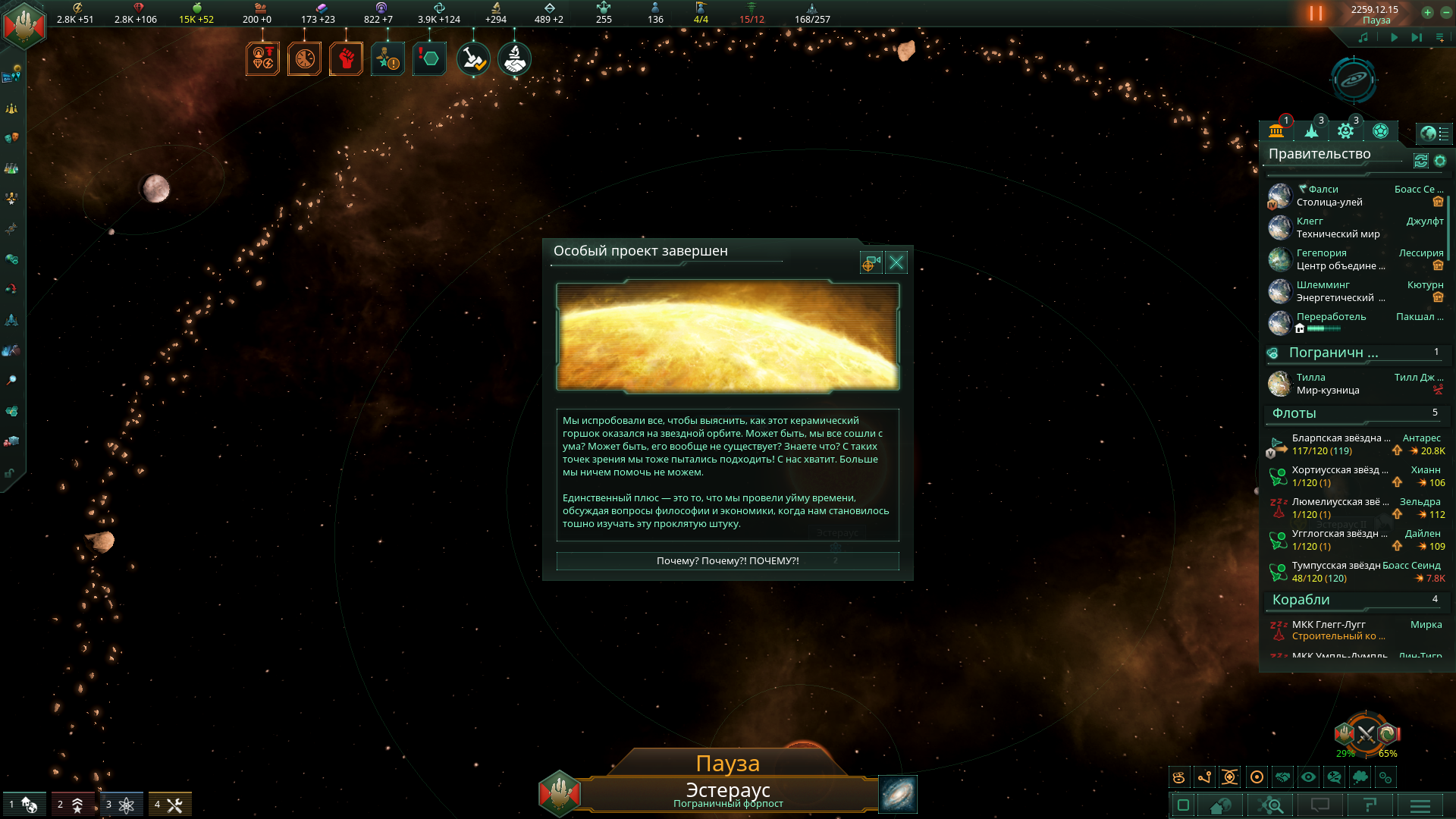
Task: Open the main menu hamburger button
Action: tap(1420, 805)
